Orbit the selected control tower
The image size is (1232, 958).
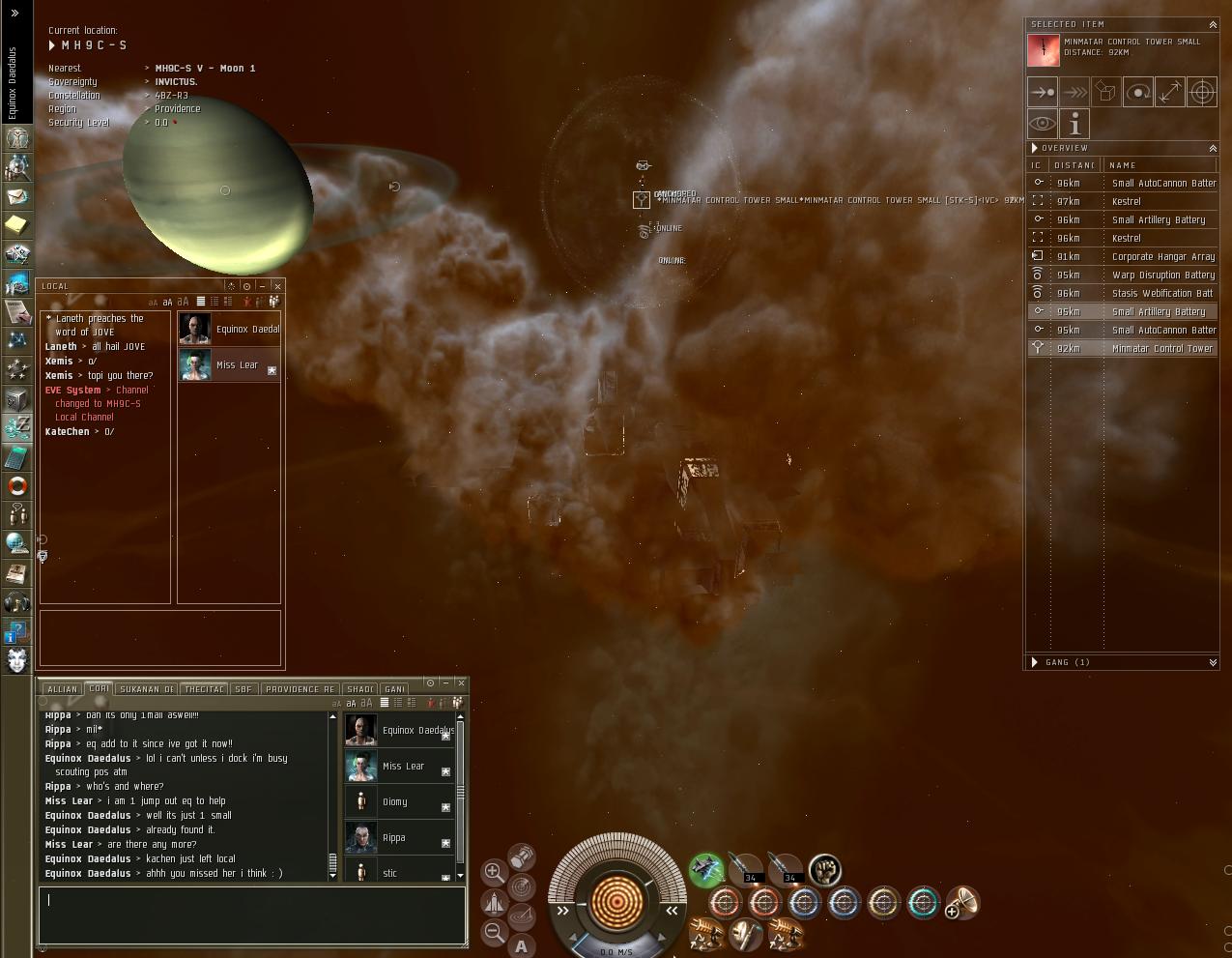pyautogui.click(x=1138, y=93)
